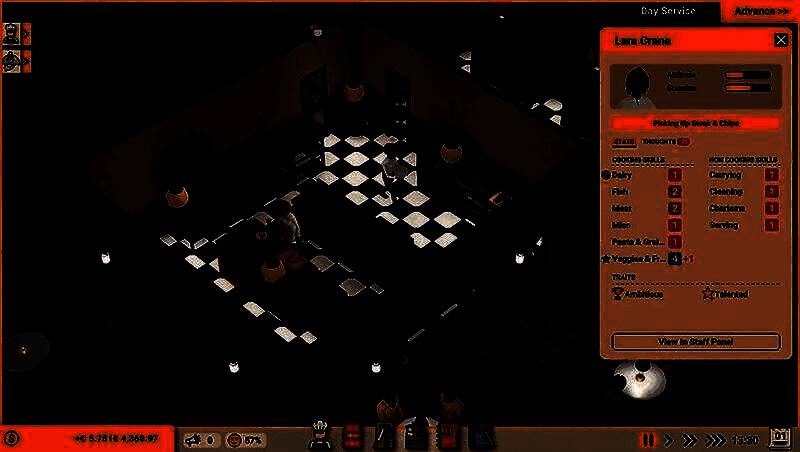
Task: Expand the chef portrait list arrow
Action: [x=27, y=32]
